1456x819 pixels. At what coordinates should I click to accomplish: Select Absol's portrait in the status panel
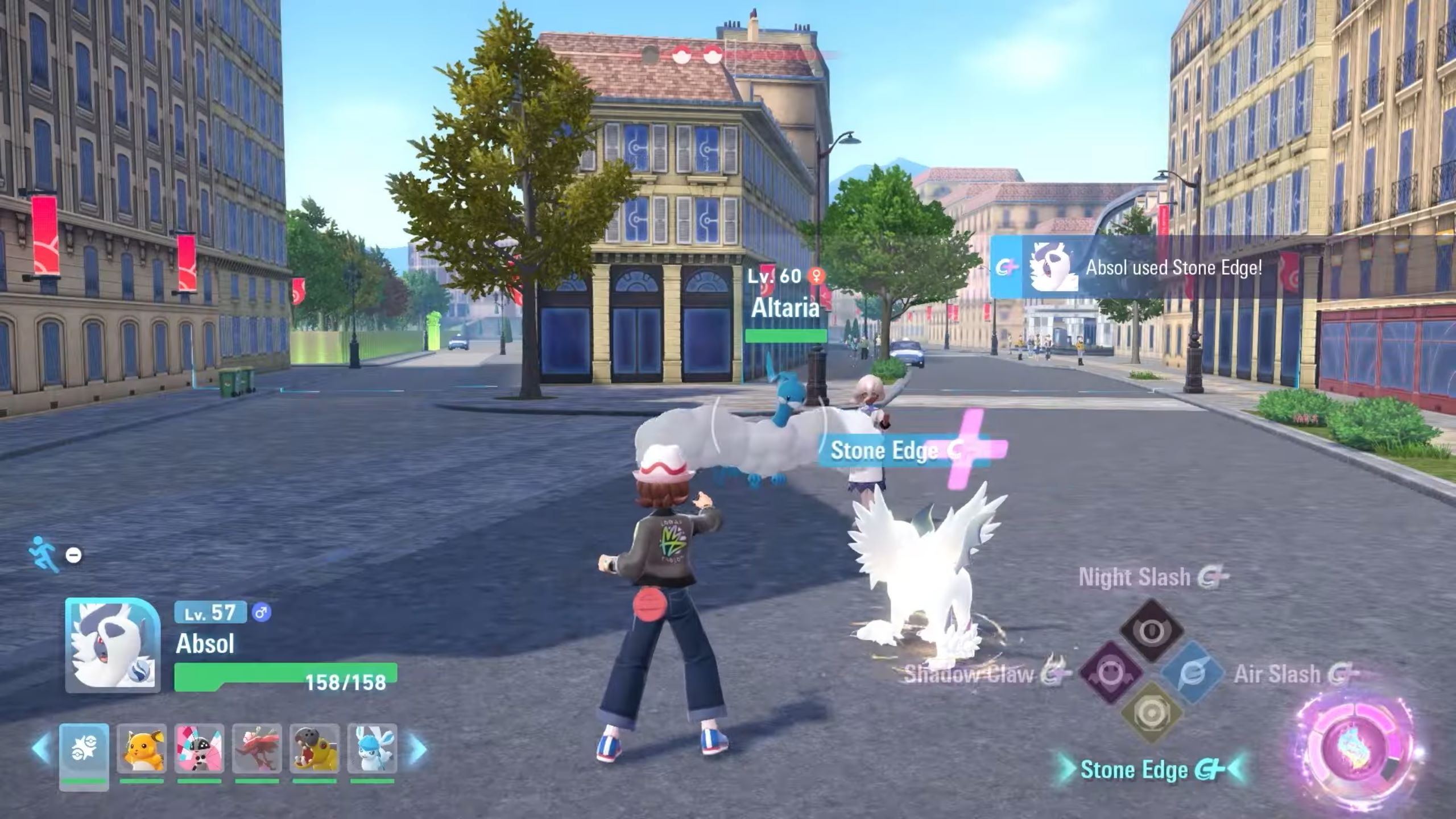click(113, 645)
